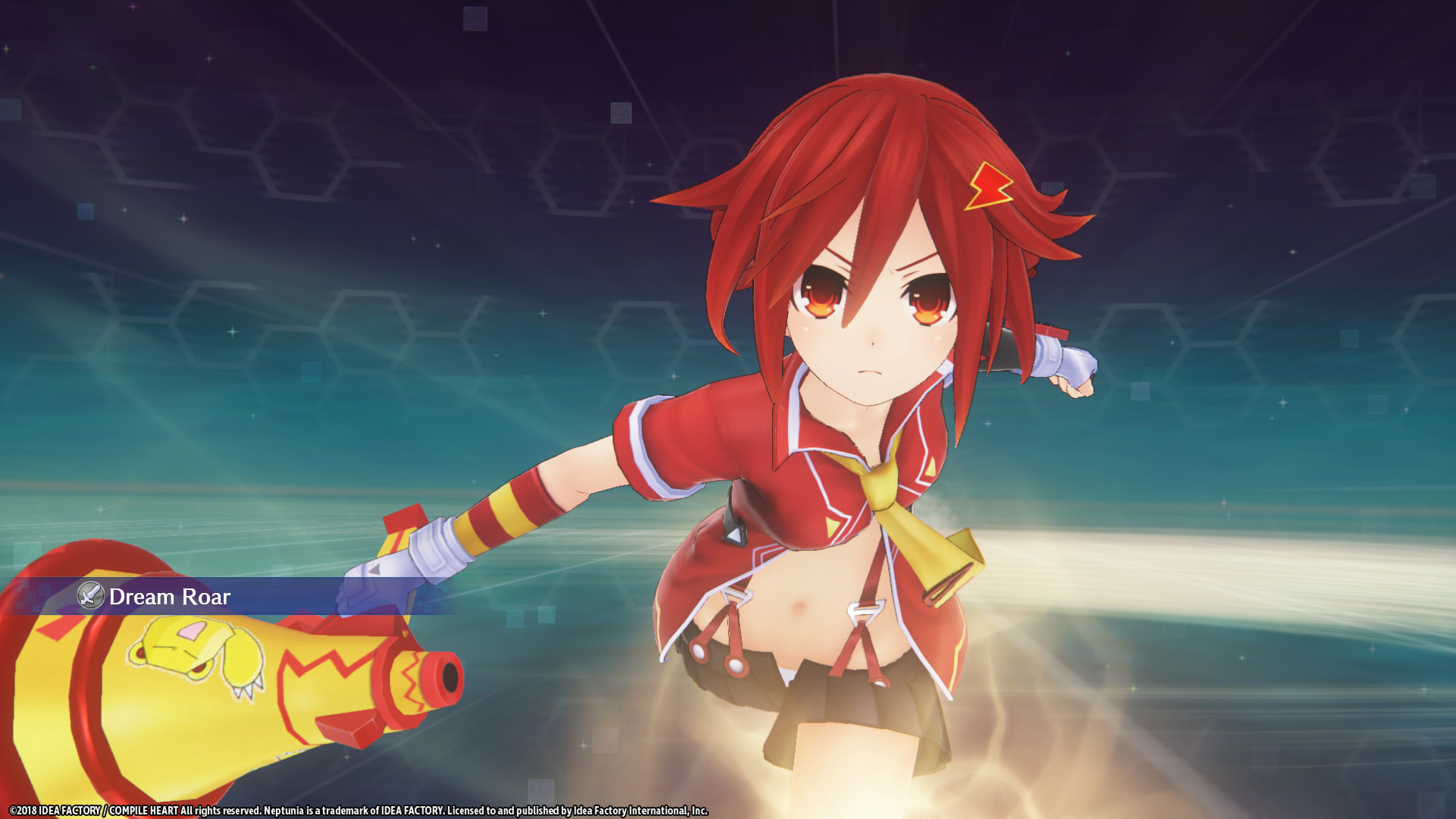
Task: Click the Dream Roar text label
Action: coord(170,598)
